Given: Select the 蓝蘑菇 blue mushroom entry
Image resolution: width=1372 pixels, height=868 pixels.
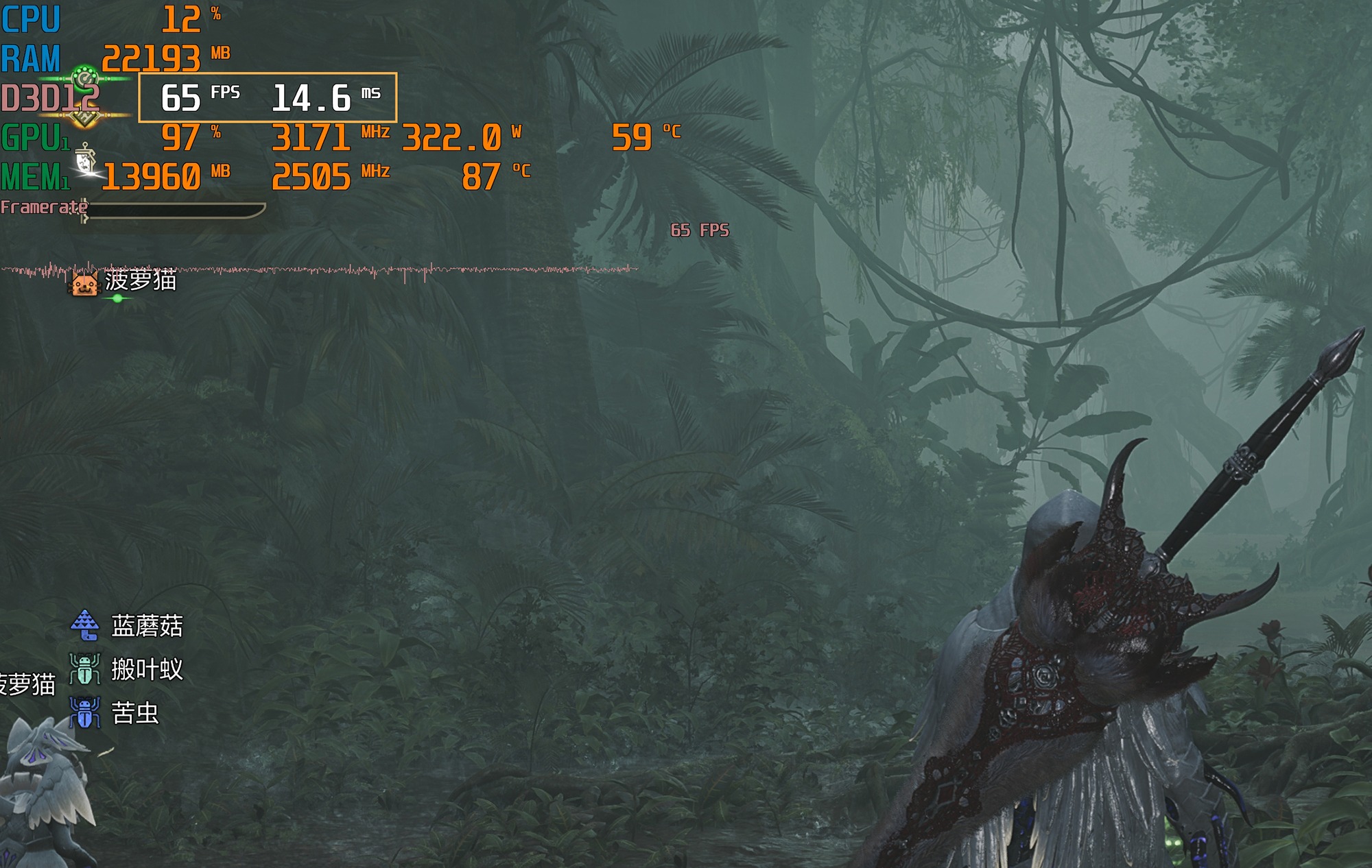Looking at the screenshot, I should point(146,625).
